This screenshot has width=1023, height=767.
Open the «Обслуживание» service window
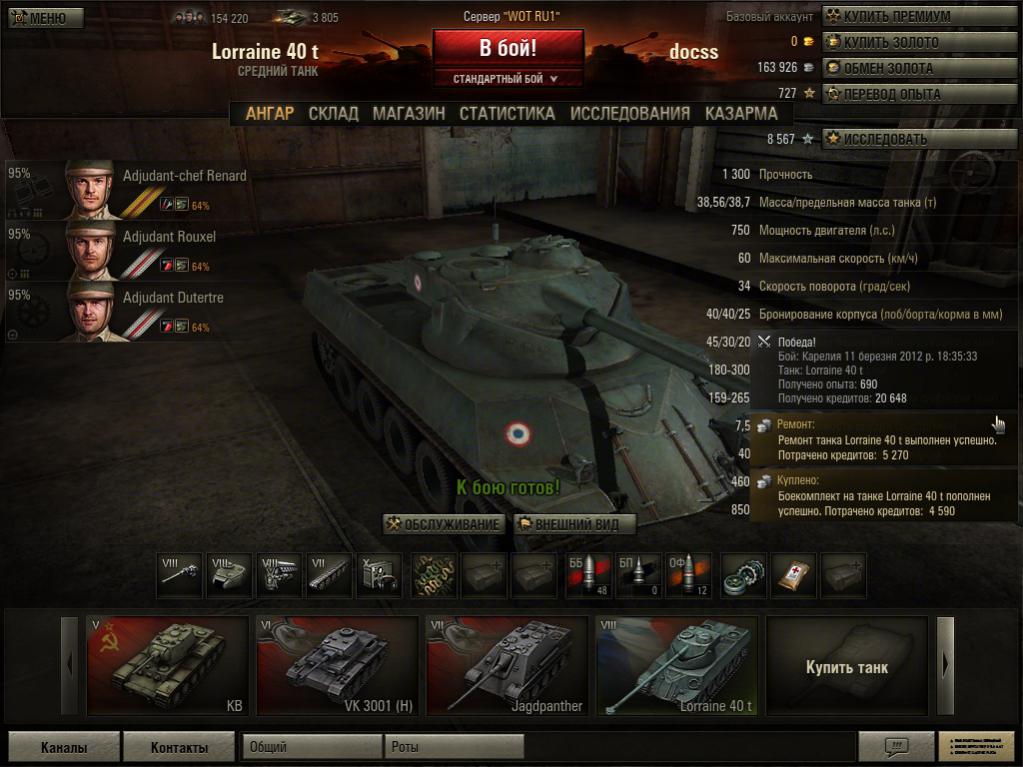(x=444, y=524)
